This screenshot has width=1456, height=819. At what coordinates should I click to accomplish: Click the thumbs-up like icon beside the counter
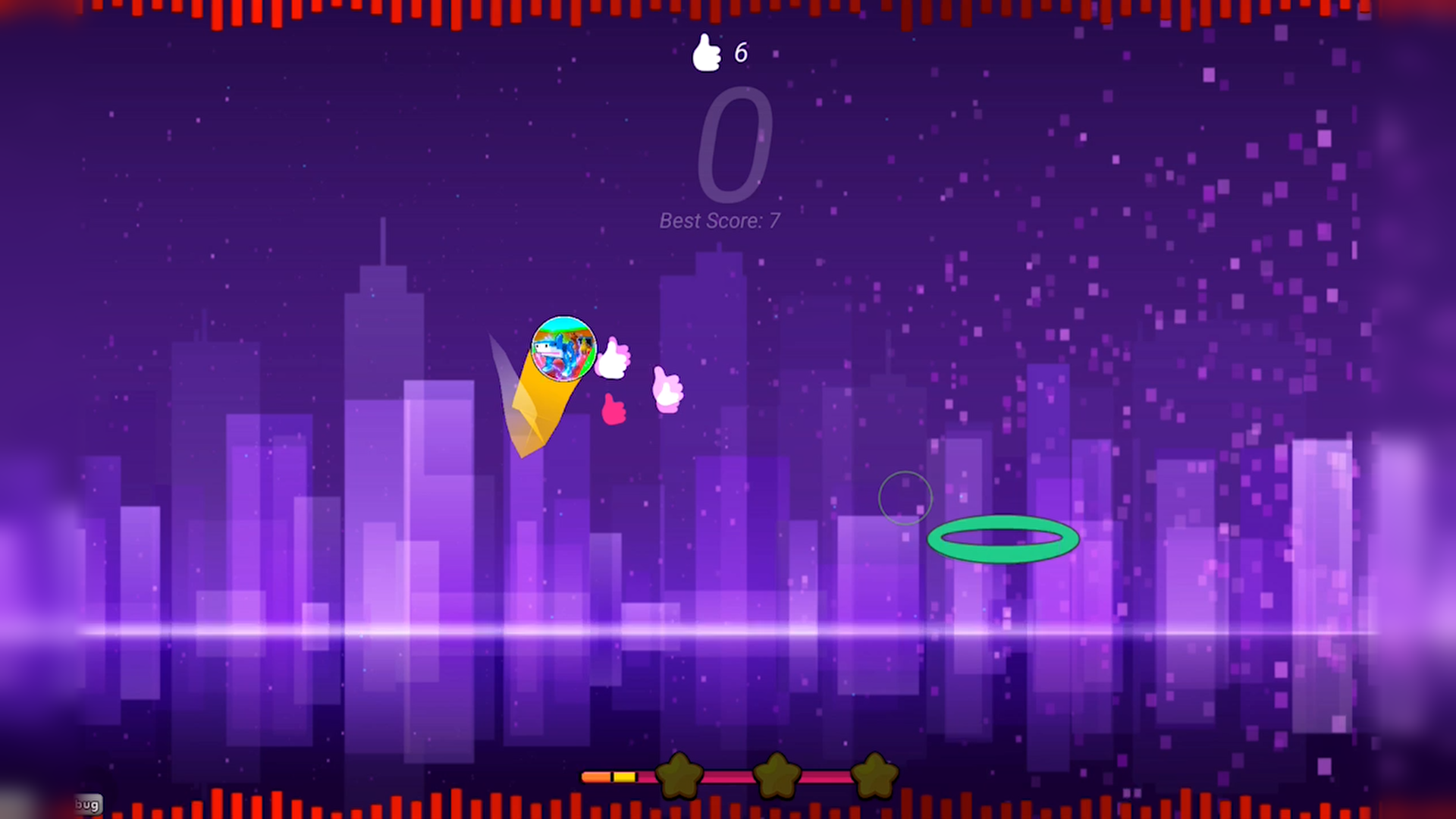707,52
